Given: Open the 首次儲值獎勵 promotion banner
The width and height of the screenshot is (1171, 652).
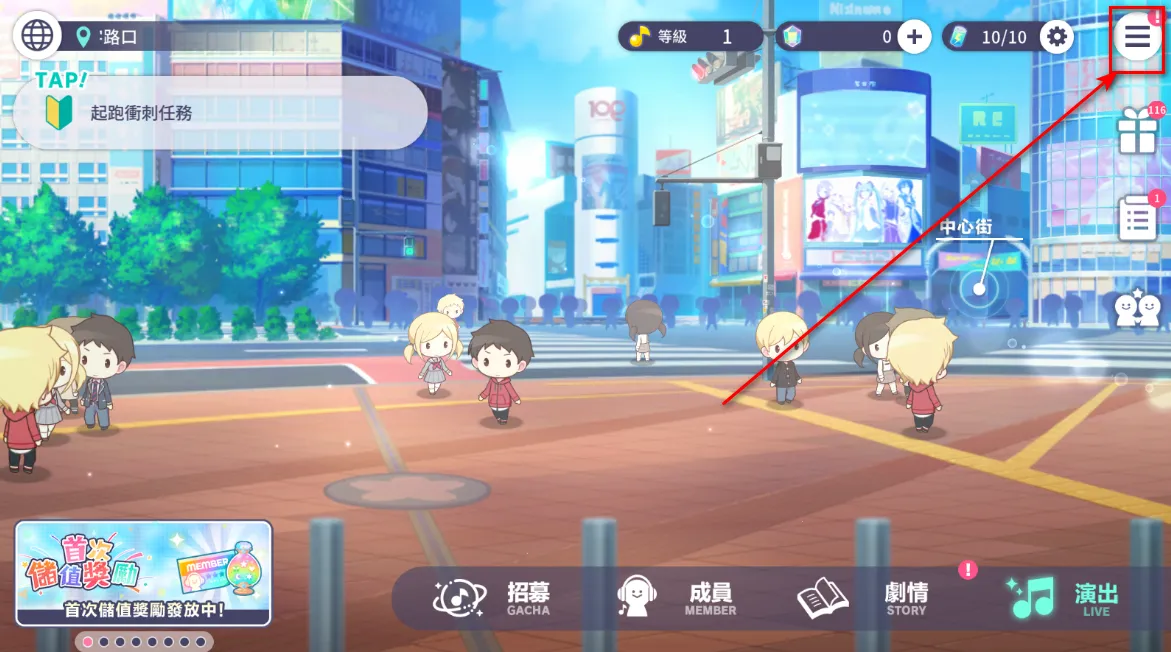Looking at the screenshot, I should point(143,574).
